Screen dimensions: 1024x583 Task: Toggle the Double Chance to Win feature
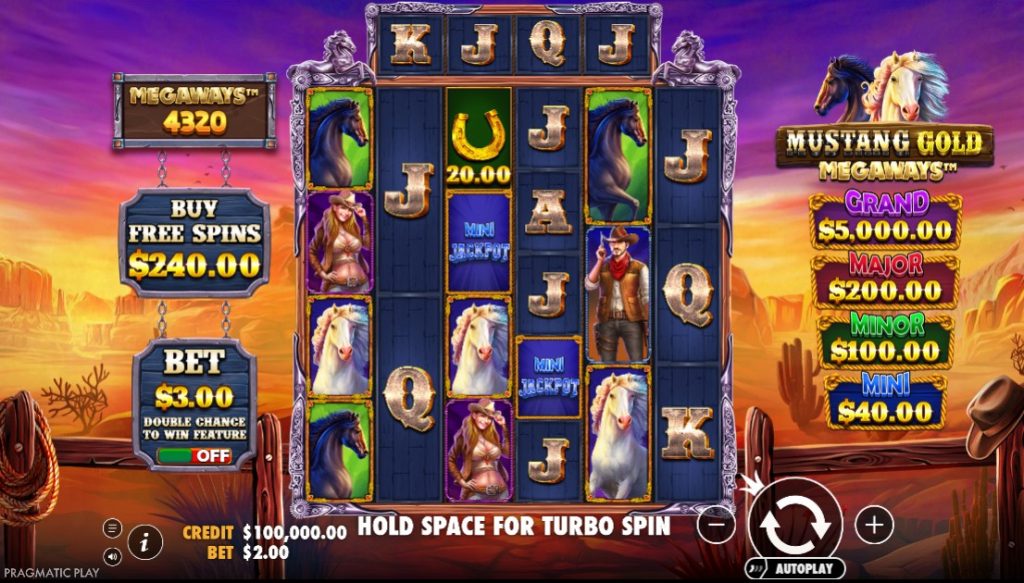pos(194,455)
